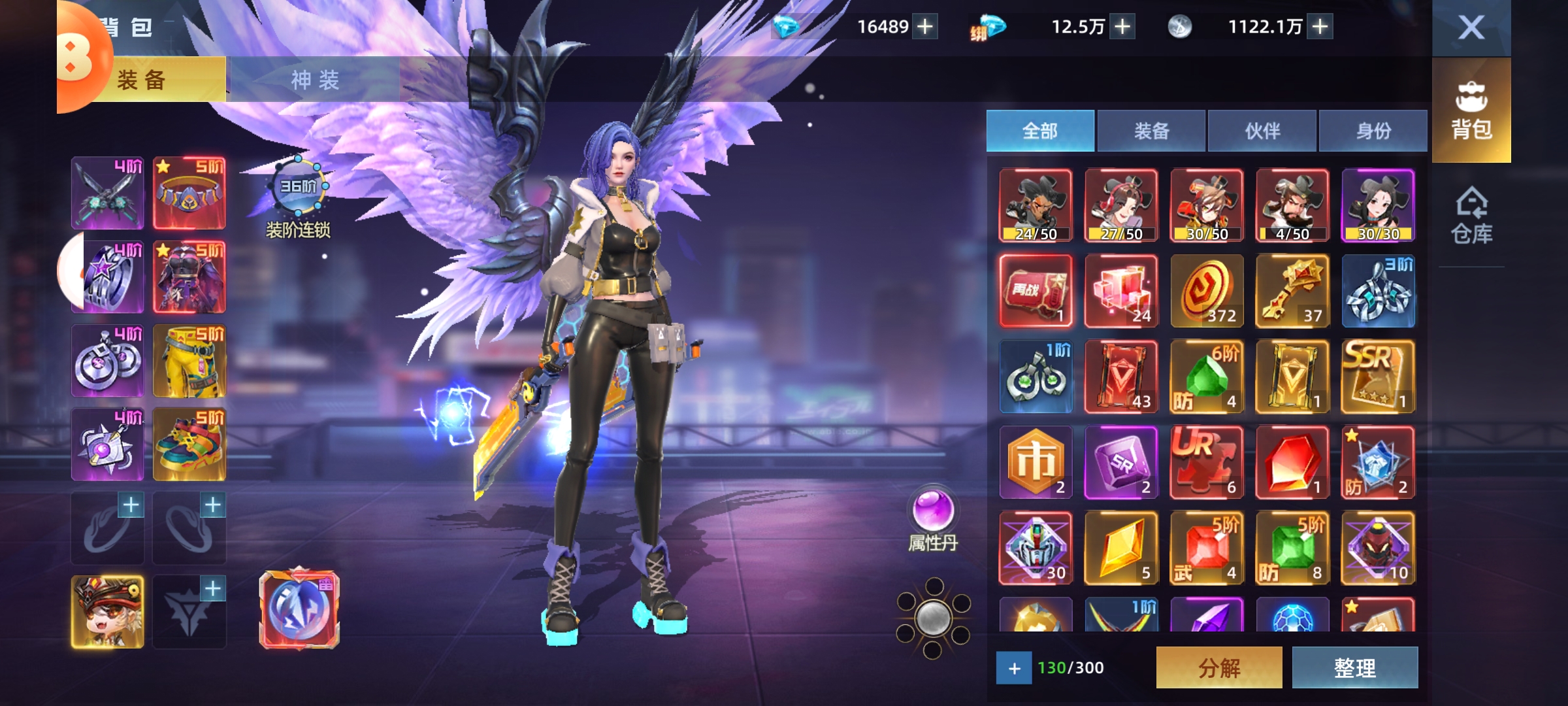1568x706 pixels.
Task: Pick the golden key item with 37
Action: [1292, 291]
